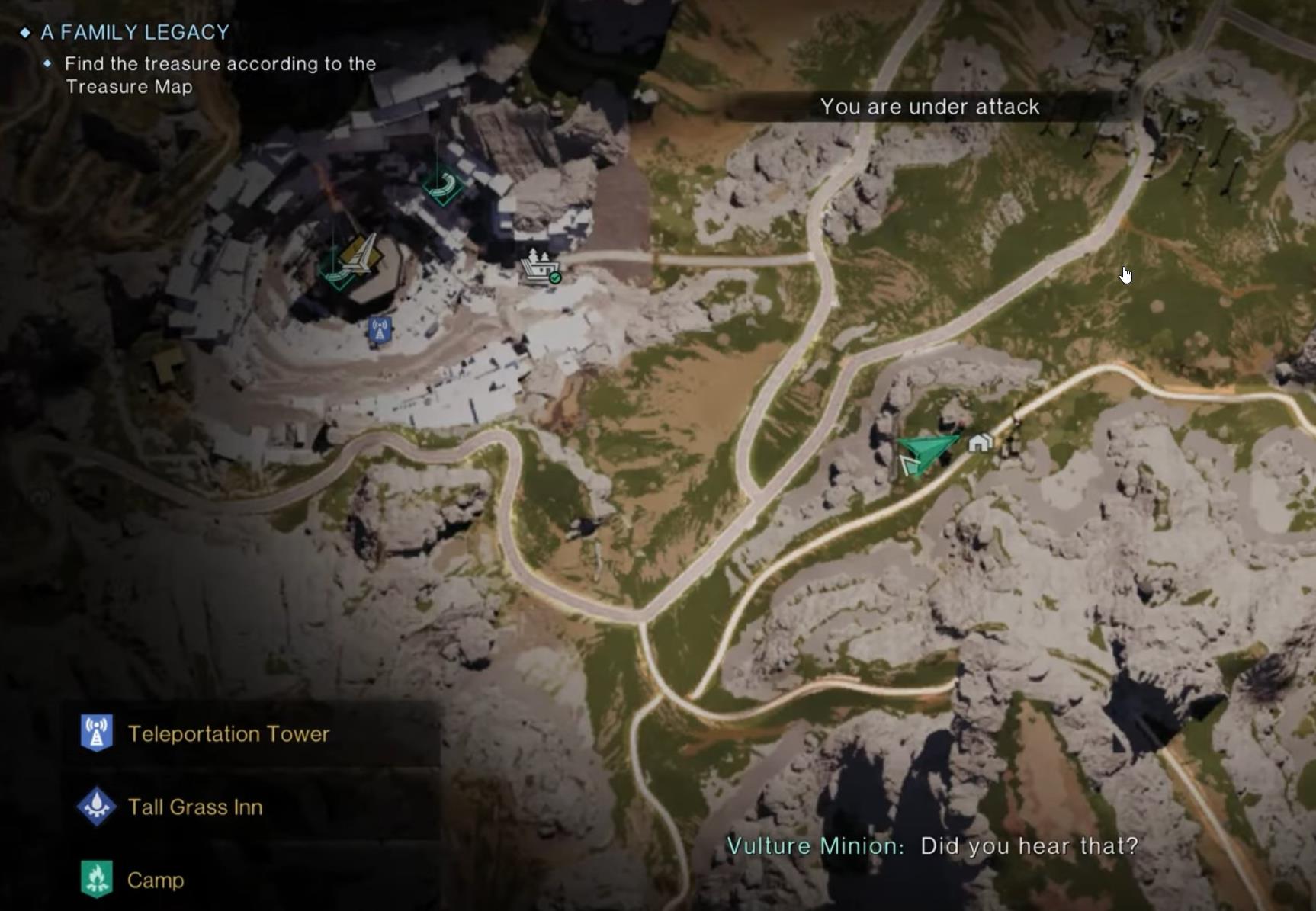Click the blue teleportation tower map marker
This screenshot has width=1316, height=911.
click(x=380, y=330)
